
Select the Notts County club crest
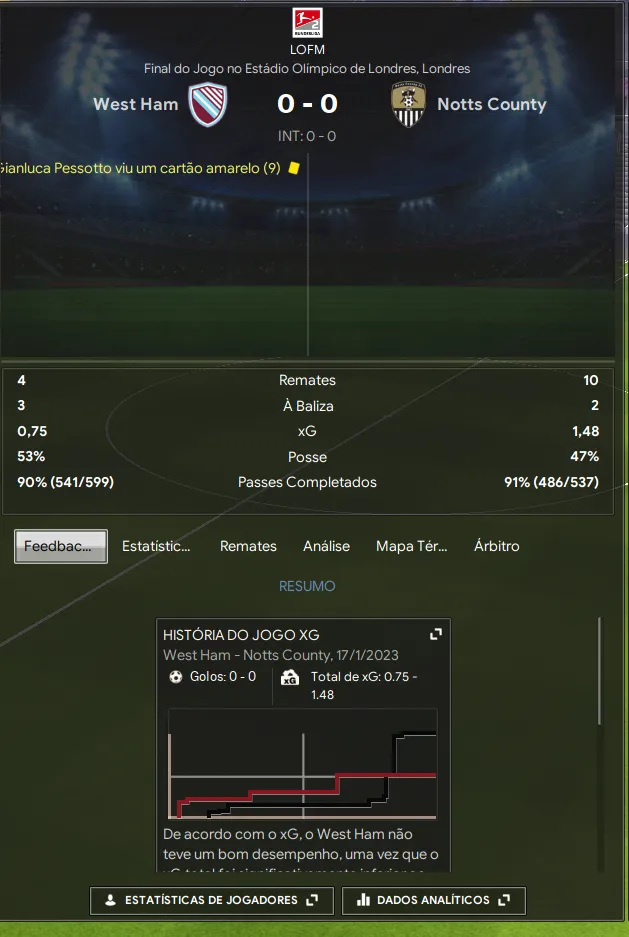tap(408, 105)
